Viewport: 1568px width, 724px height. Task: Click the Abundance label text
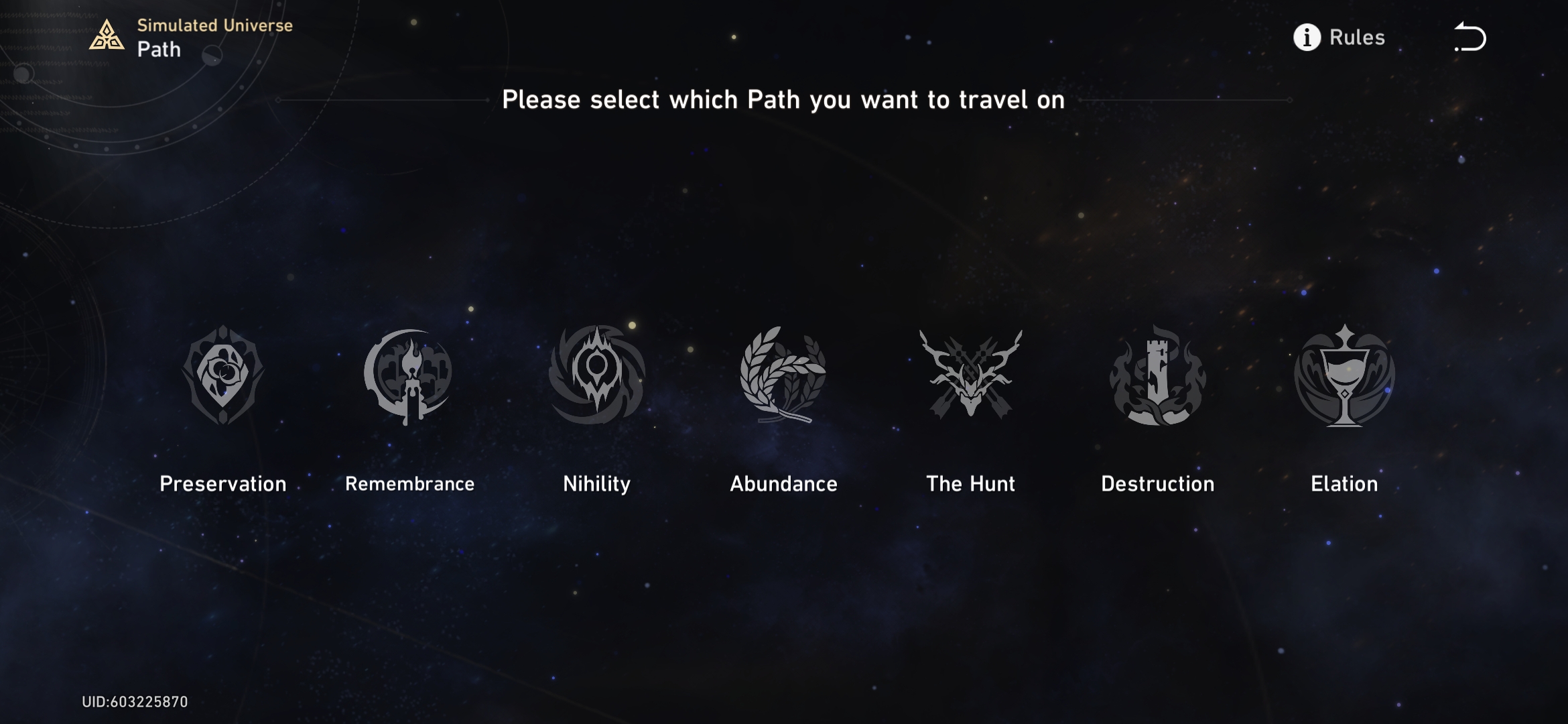click(783, 484)
